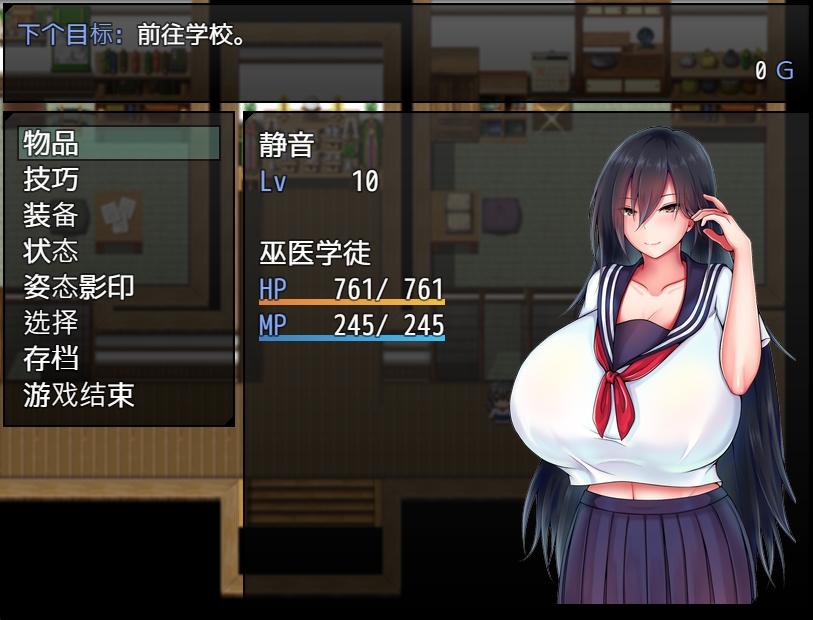Choose the 姿态影印 menu option
The image size is (813, 620).
pos(119,287)
